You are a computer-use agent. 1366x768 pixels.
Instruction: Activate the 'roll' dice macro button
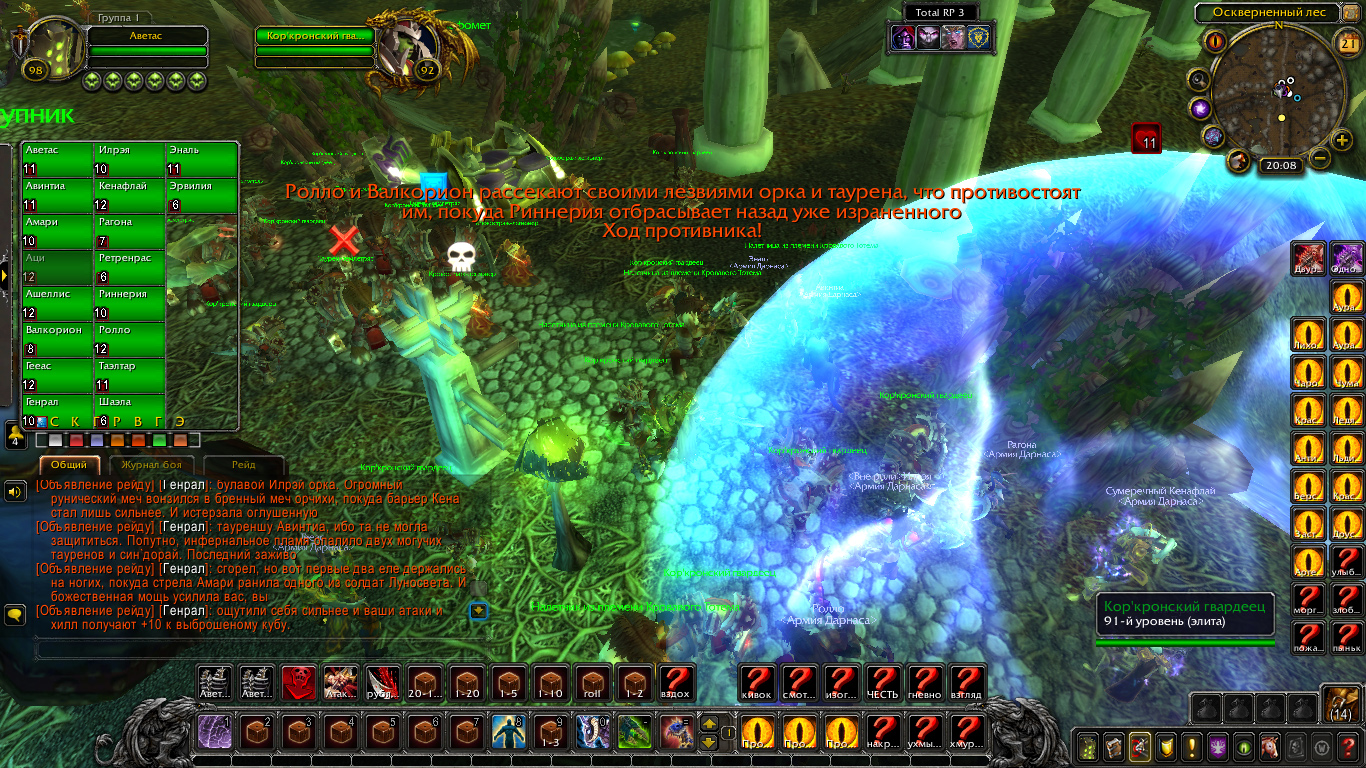(594, 683)
